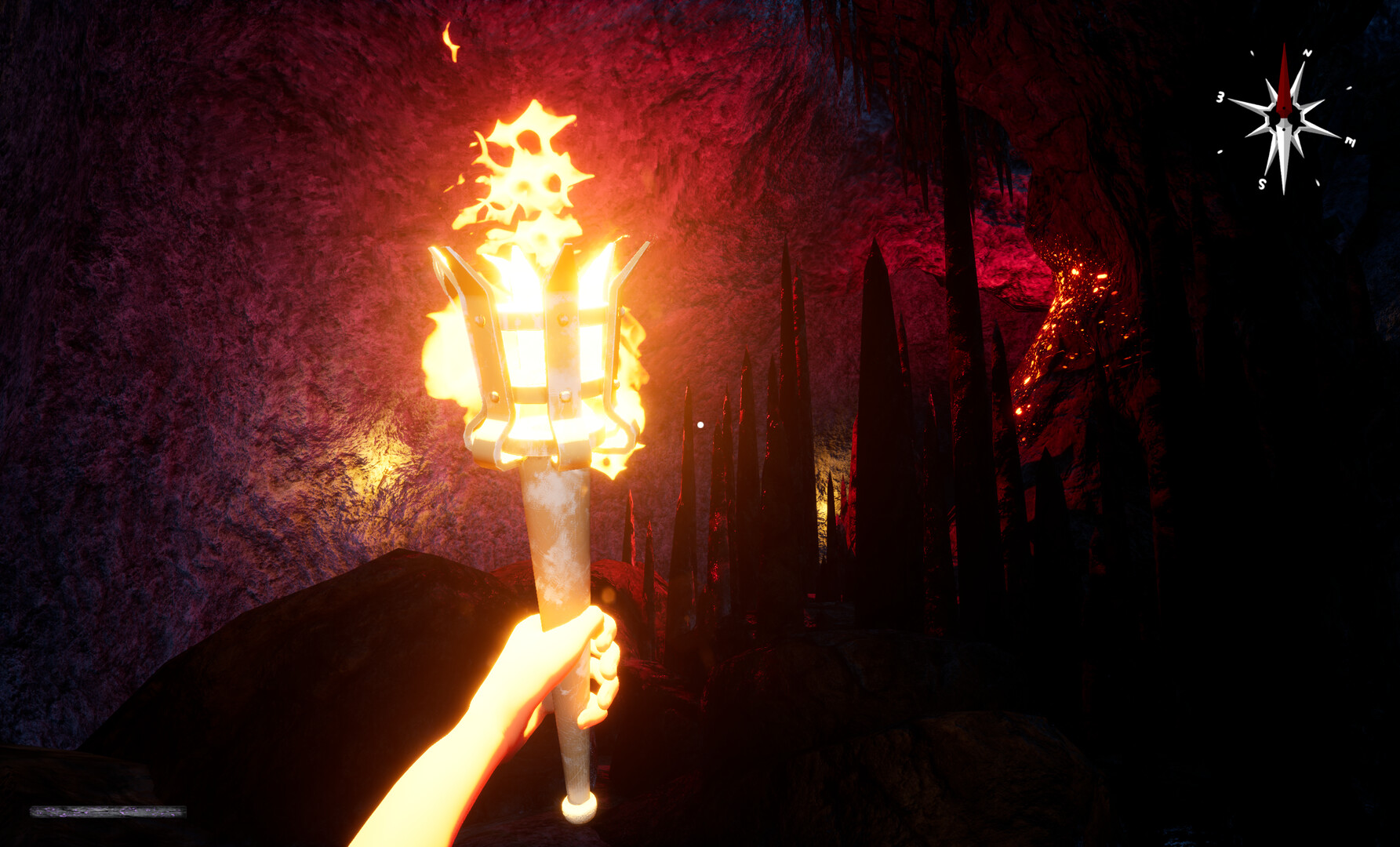This screenshot has width=1400, height=847.
Task: Click the W marker on the compass
Action: tap(1220, 97)
